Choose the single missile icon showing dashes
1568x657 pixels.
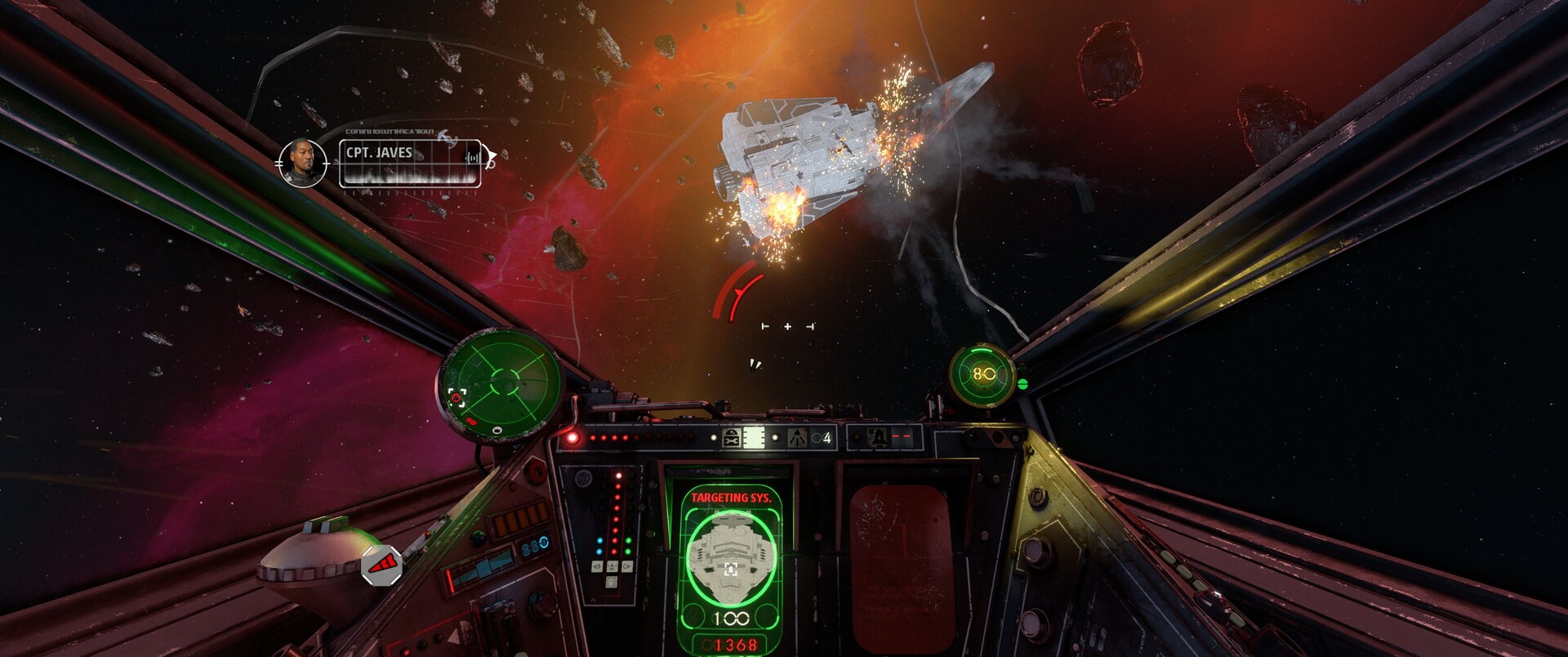pyautogui.click(x=878, y=437)
